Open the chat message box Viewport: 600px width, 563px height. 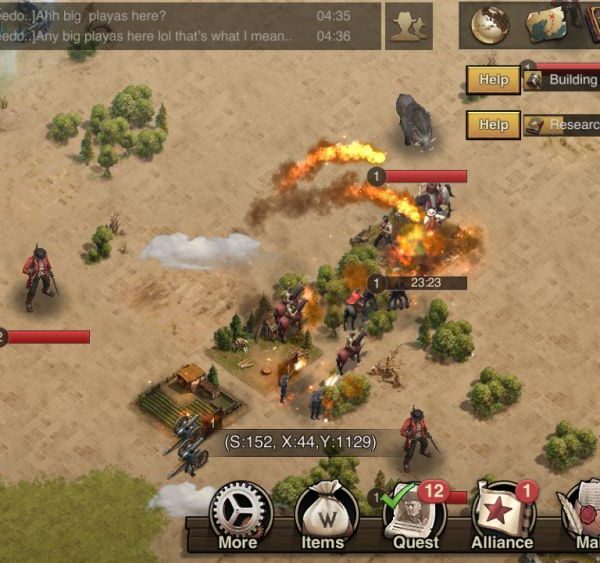(190, 26)
